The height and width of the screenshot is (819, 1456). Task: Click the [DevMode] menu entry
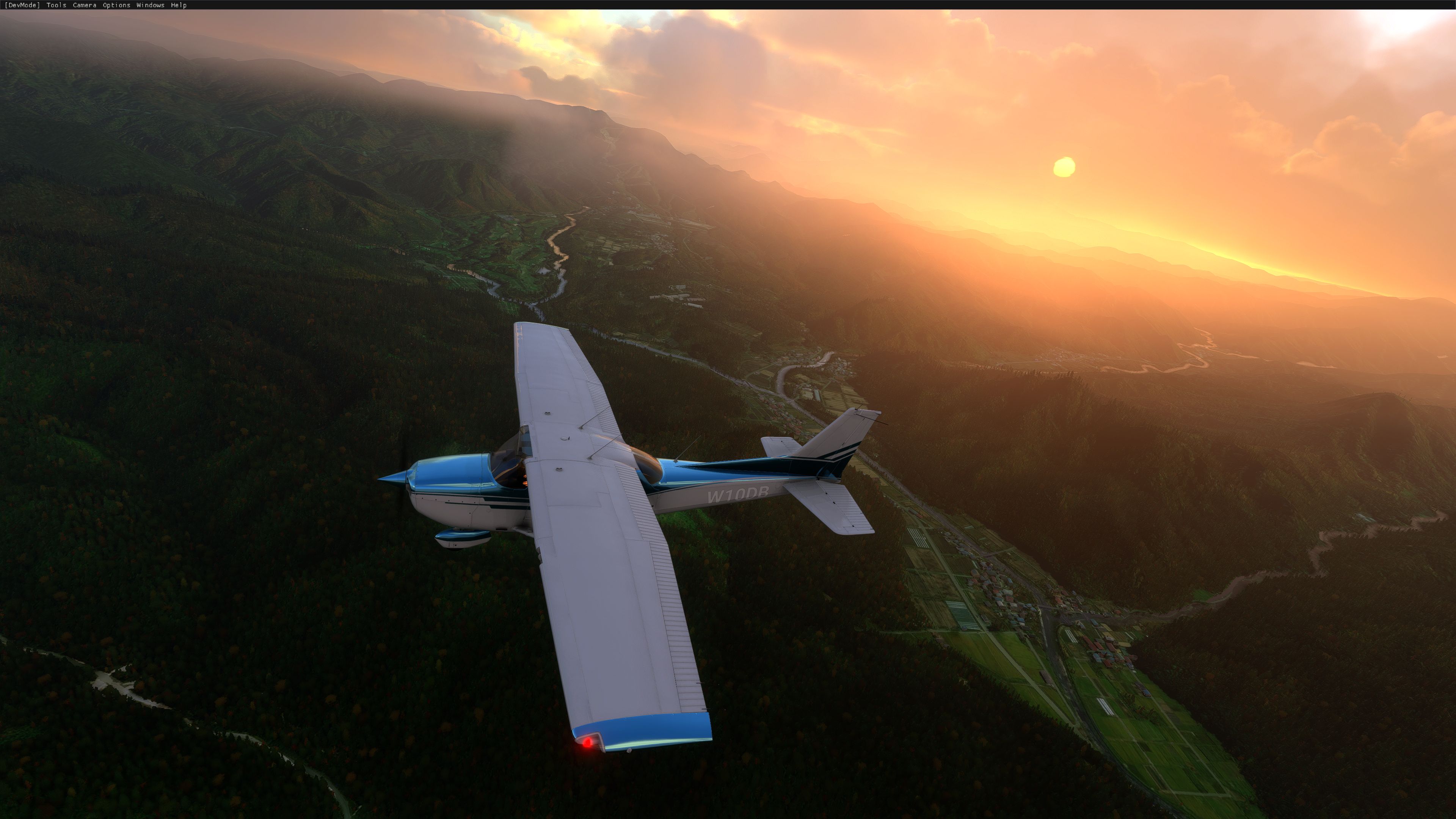[x=22, y=5]
